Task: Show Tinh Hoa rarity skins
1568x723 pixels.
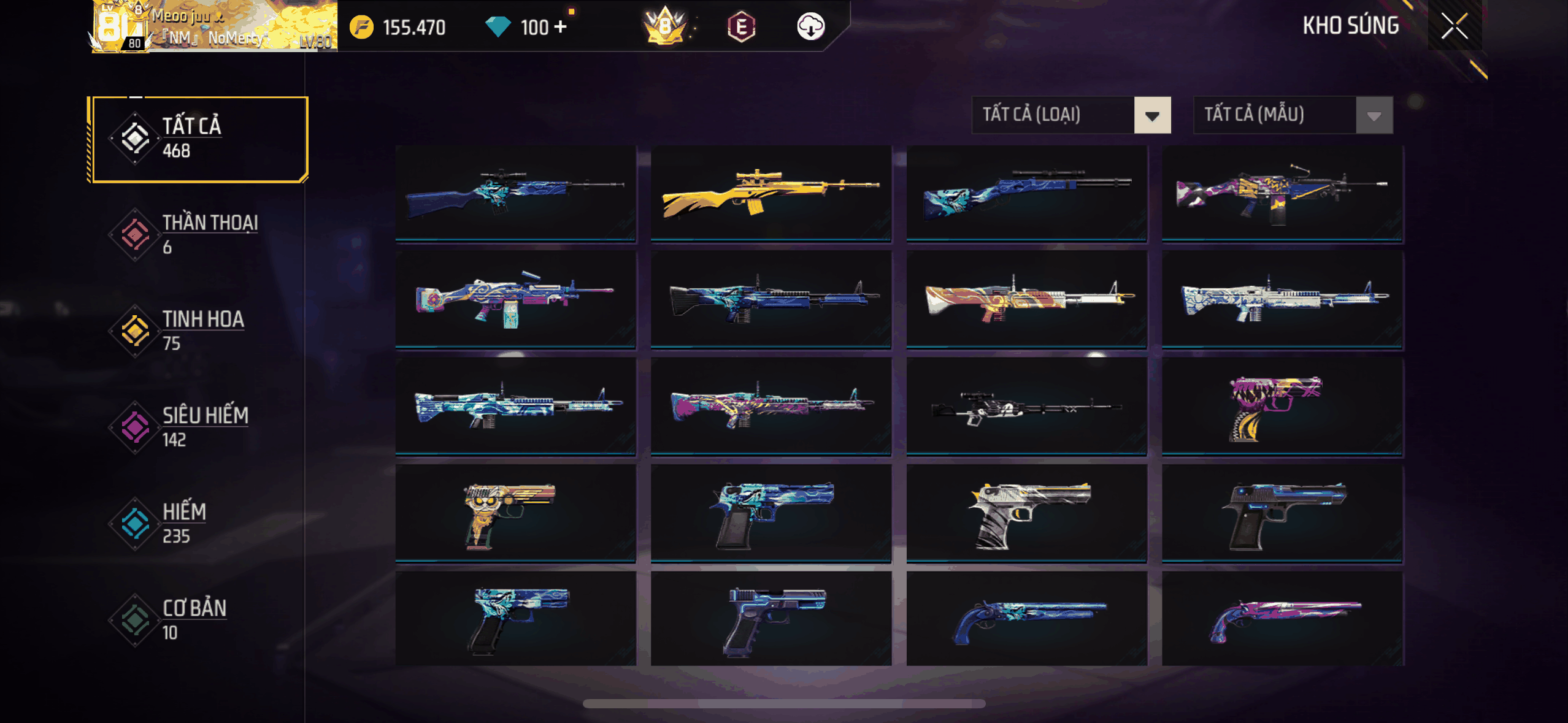Action: tap(198, 331)
